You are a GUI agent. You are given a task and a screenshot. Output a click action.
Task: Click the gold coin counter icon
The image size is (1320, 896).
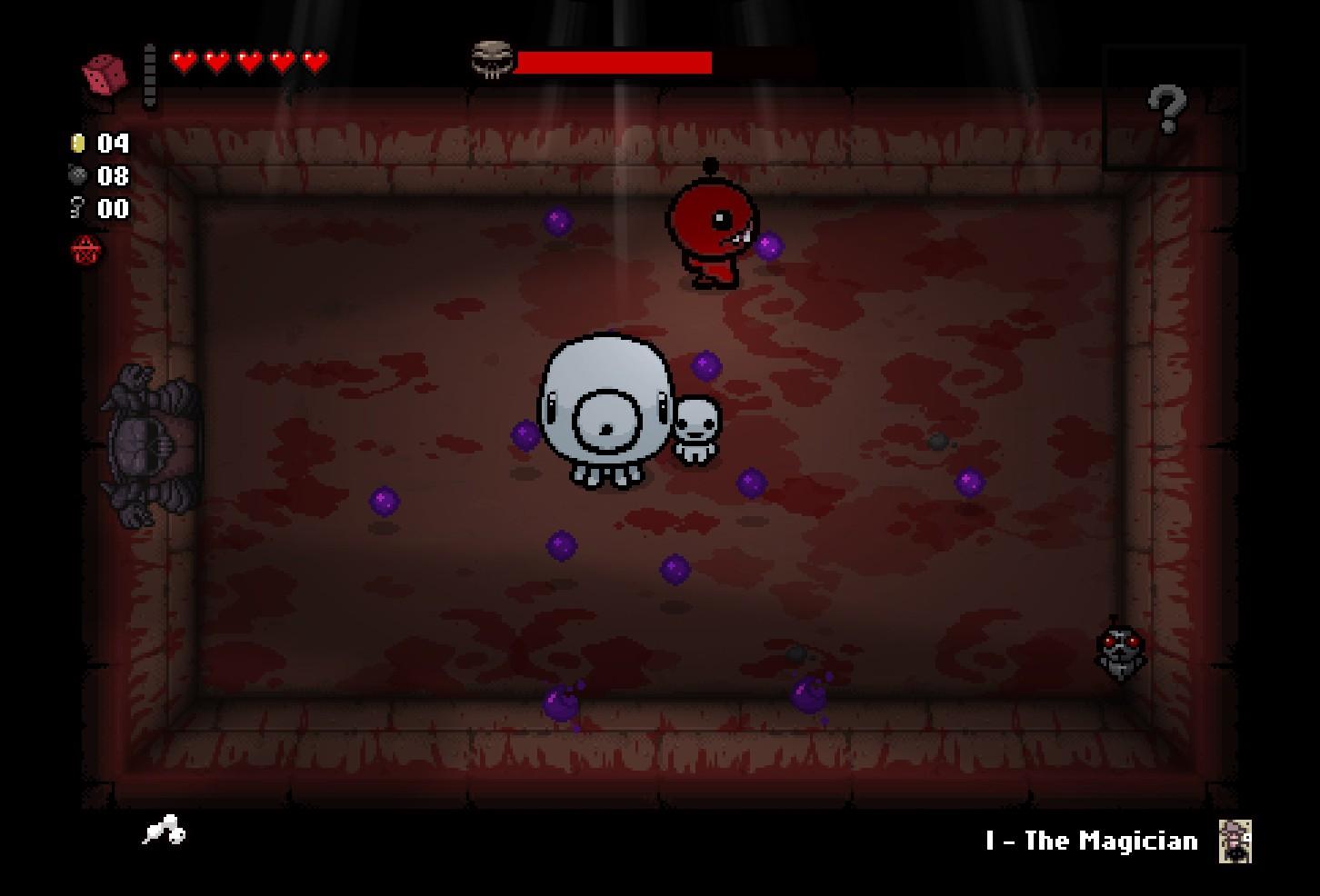pos(79,143)
